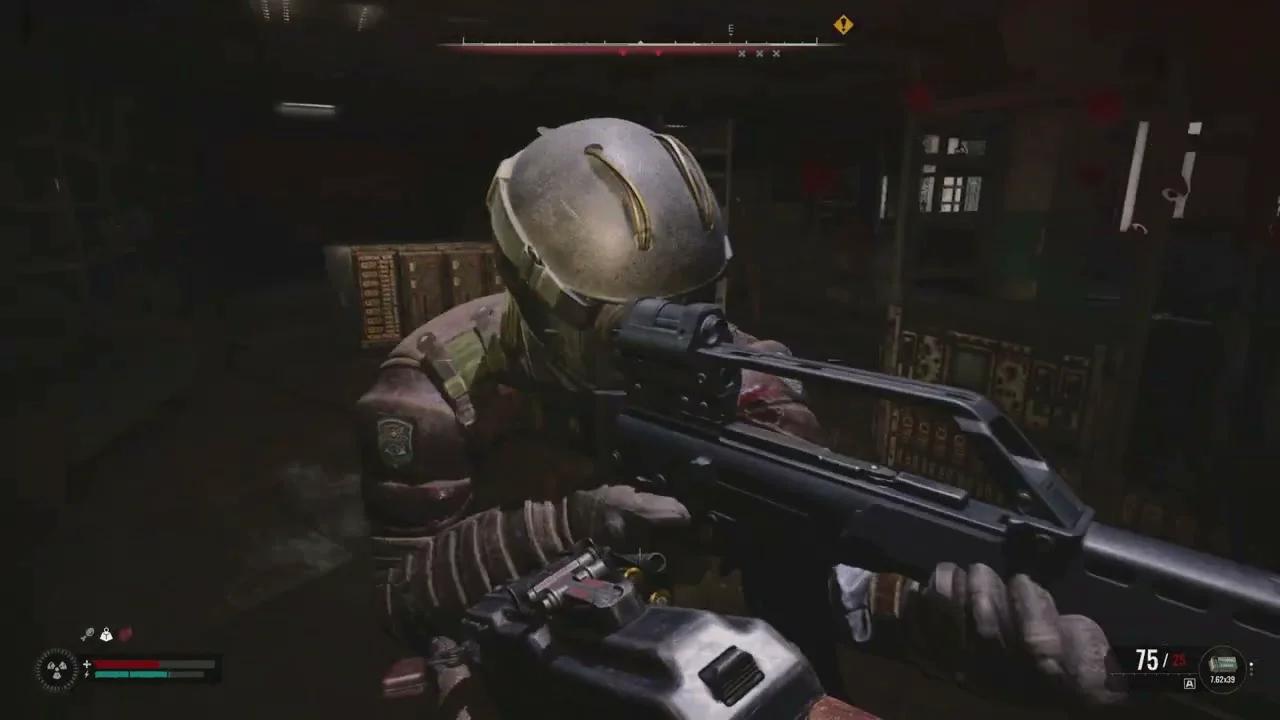Click the 7.62x39 ammo cartridge icon
The image size is (1280, 720).
[x=1224, y=664]
